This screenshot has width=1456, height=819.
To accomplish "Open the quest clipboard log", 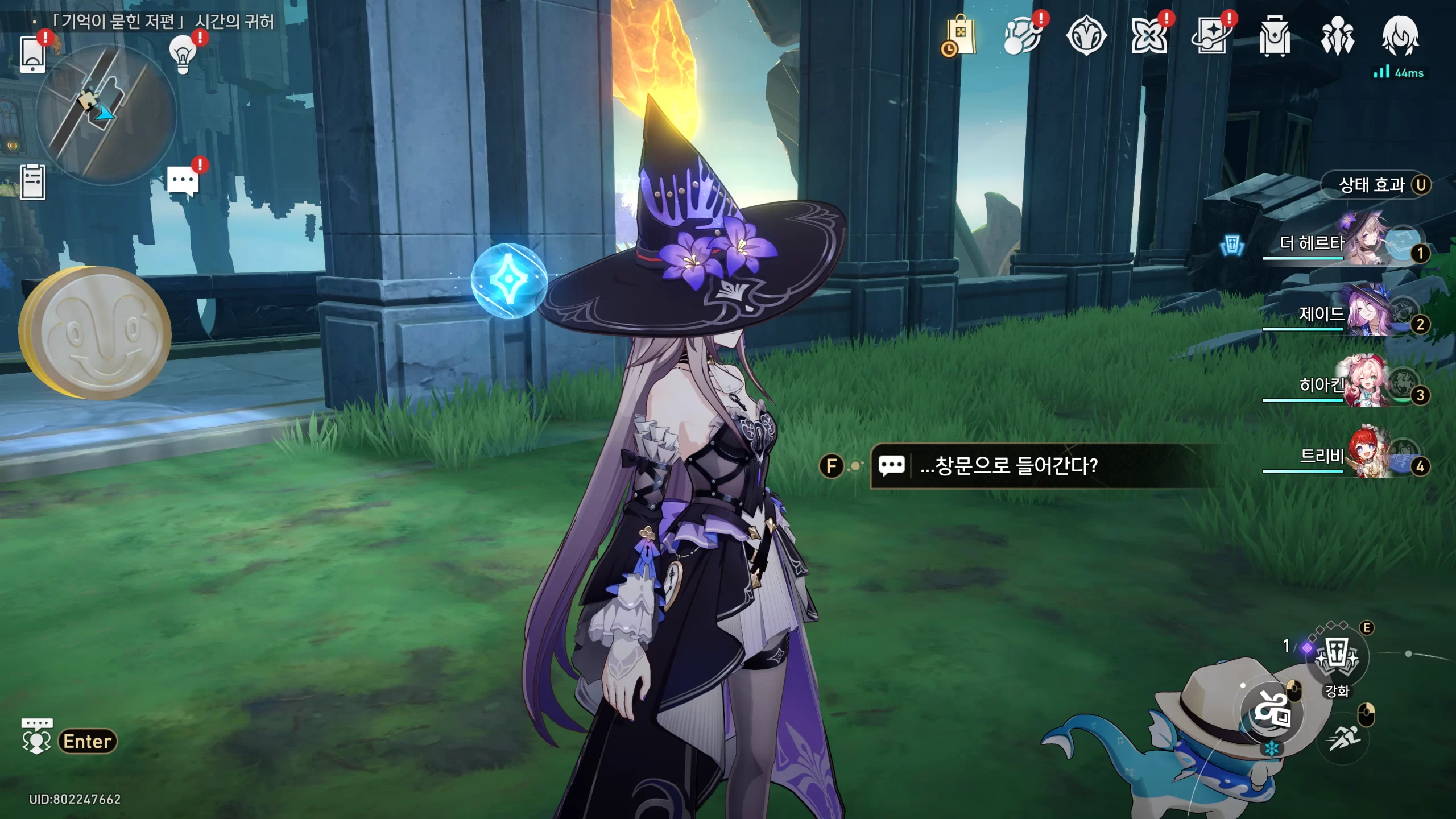I will coord(32,182).
